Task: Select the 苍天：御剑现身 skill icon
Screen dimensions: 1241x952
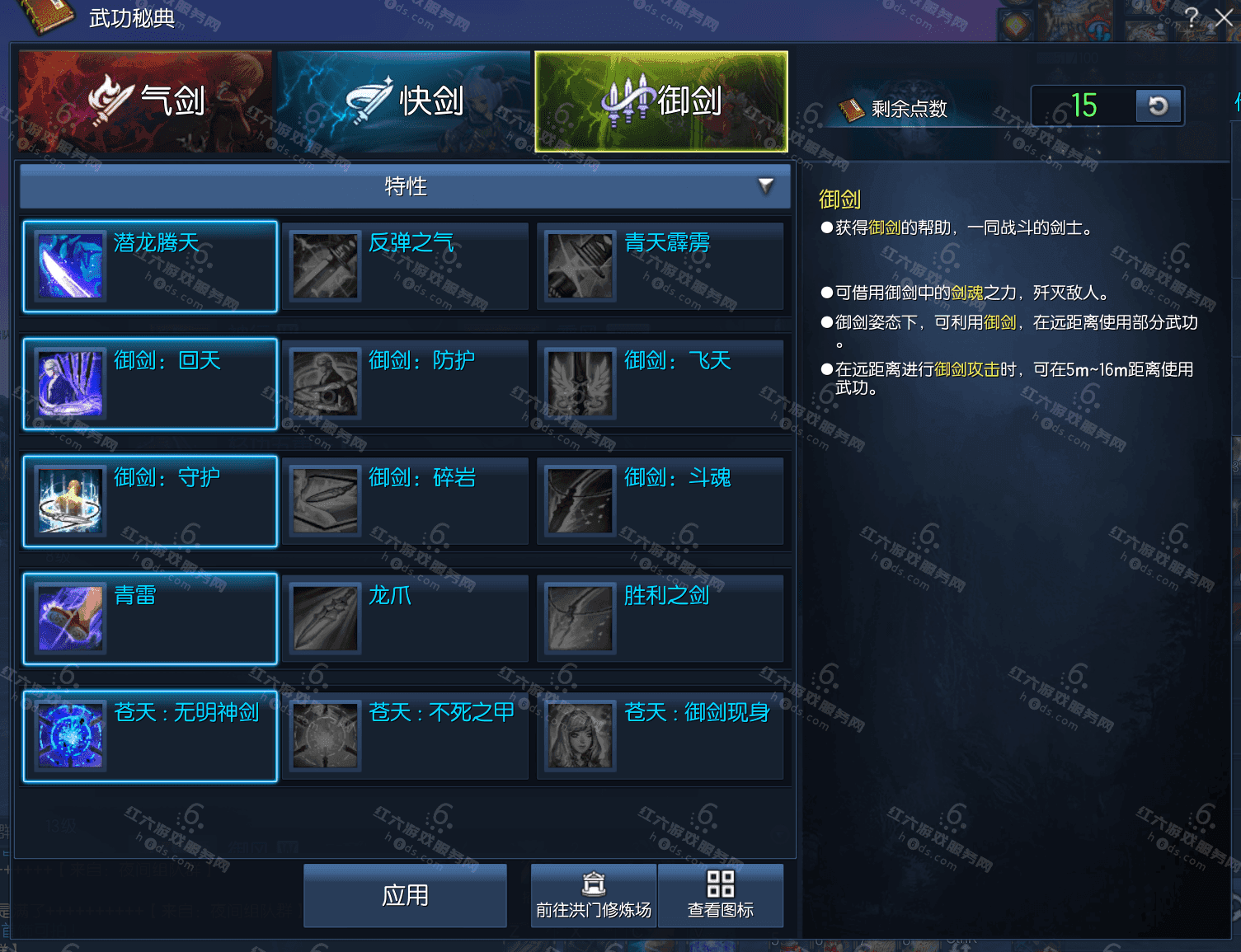Action: pyautogui.click(x=579, y=736)
